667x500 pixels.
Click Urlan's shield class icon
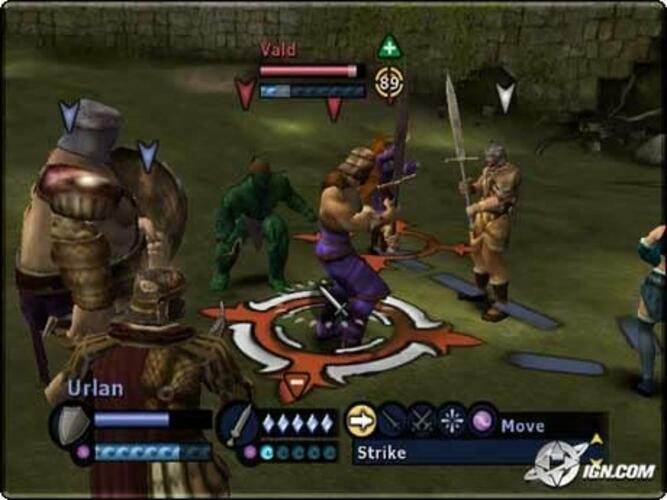point(70,422)
